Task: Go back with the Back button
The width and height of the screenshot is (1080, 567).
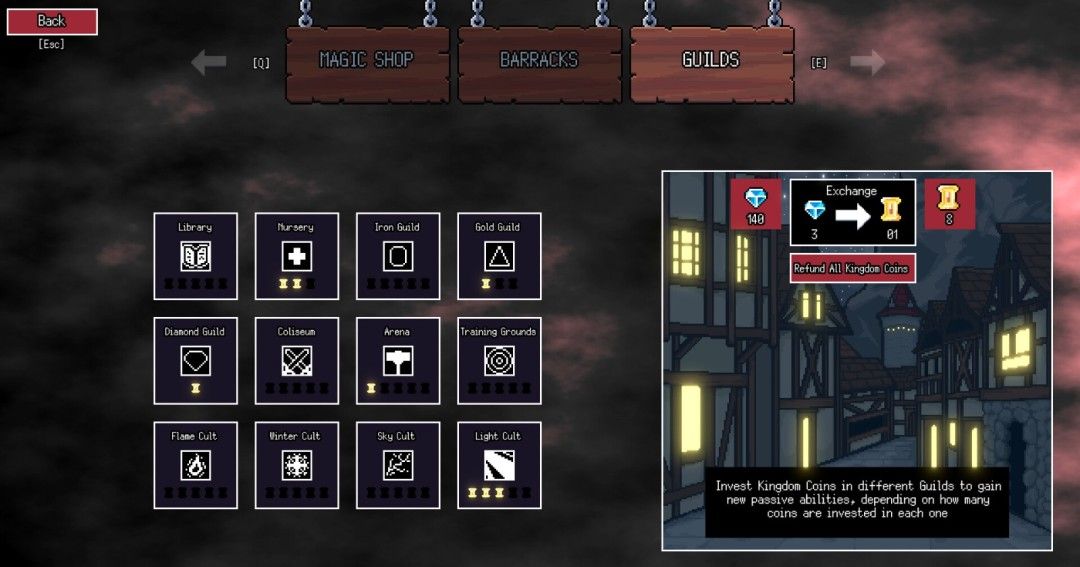Action: click(52, 21)
